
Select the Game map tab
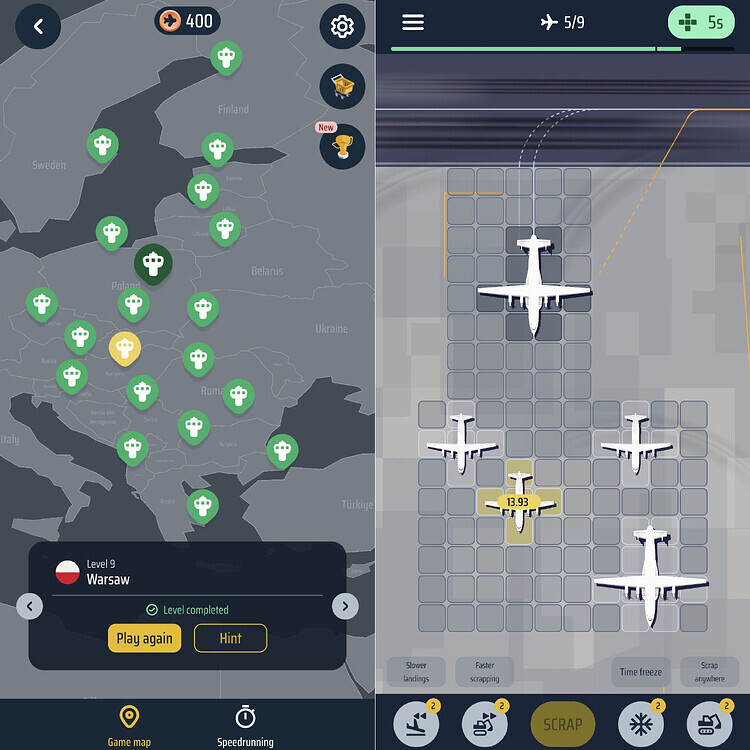point(129,725)
